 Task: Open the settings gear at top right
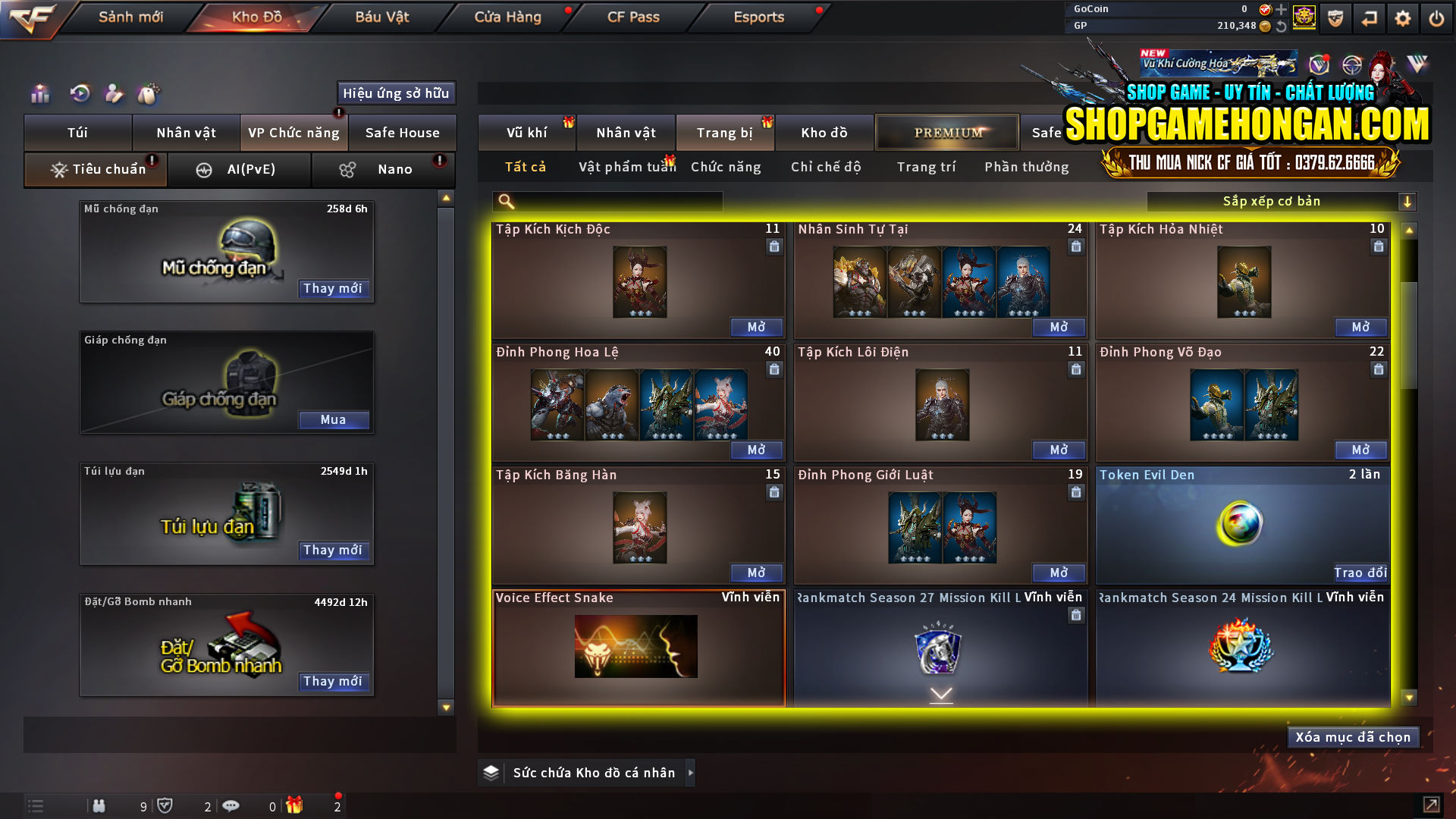1404,17
